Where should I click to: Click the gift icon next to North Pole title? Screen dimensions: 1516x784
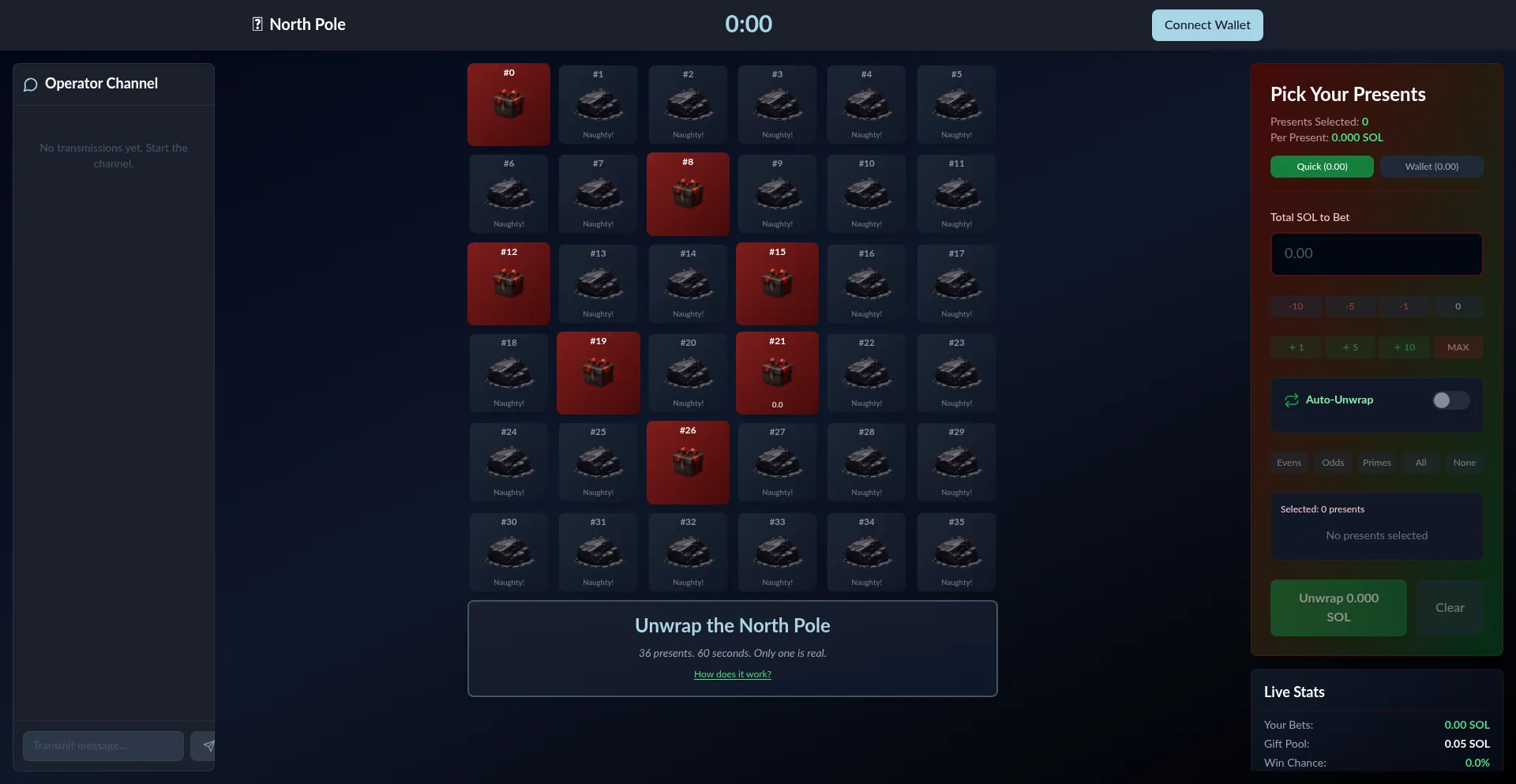pyautogui.click(x=257, y=24)
